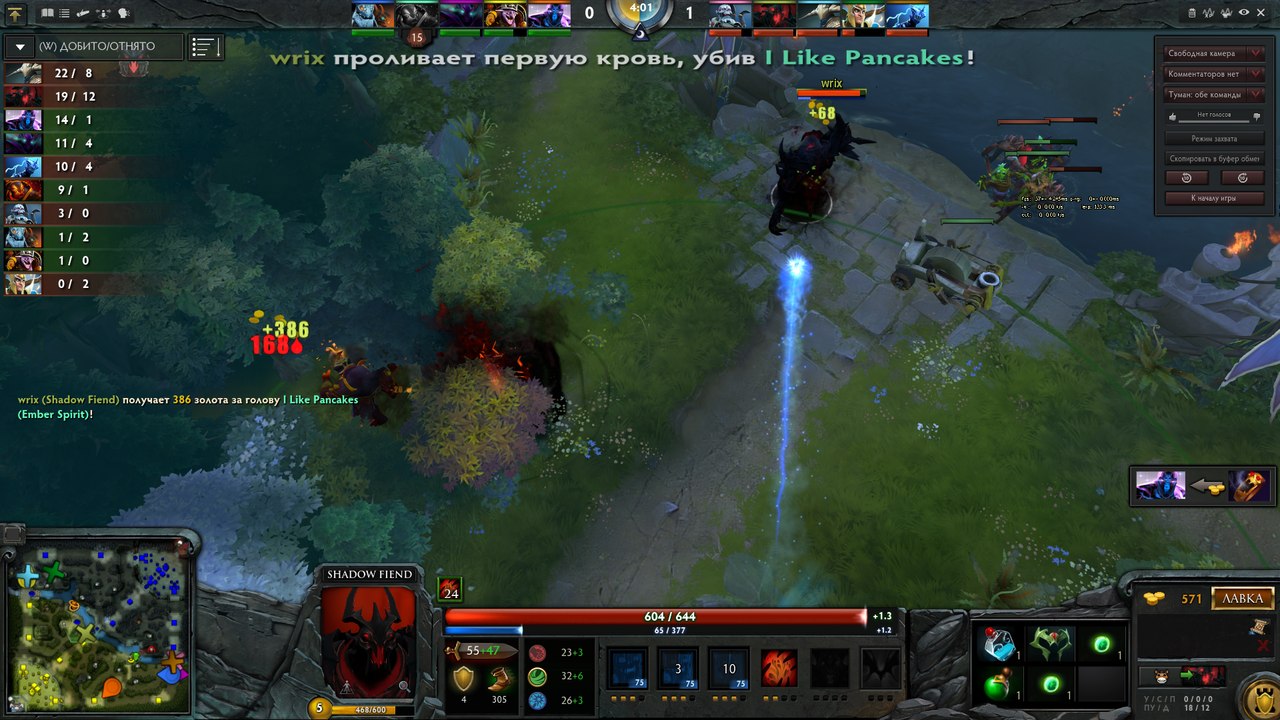1280x720 pixels.
Task: Rewind the replay with the back-skip button
Action: 1186,178
